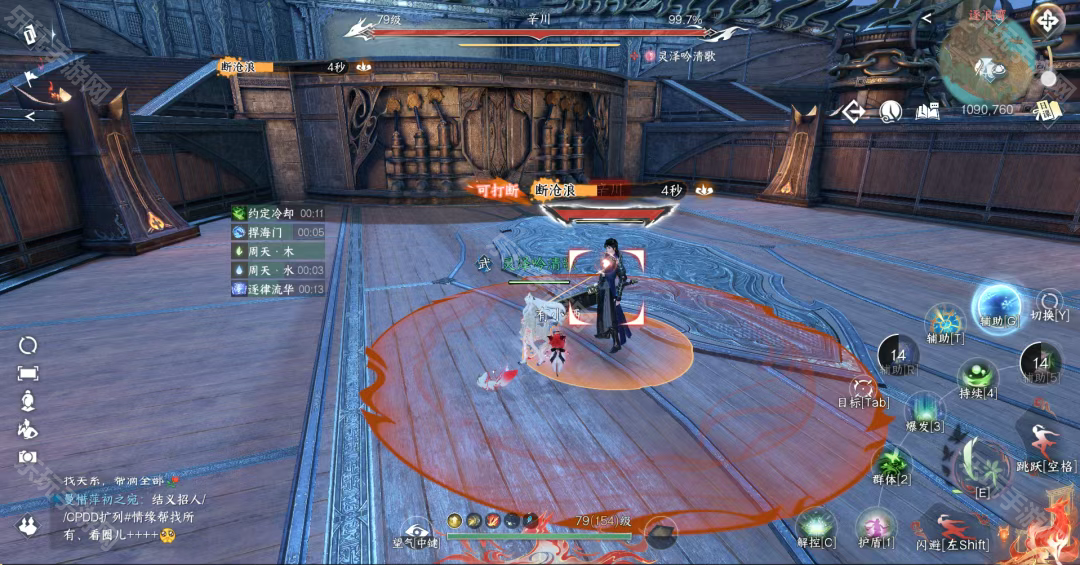Use the glowing blue 辅助 G skill
This screenshot has height=565, width=1080.
997,305
